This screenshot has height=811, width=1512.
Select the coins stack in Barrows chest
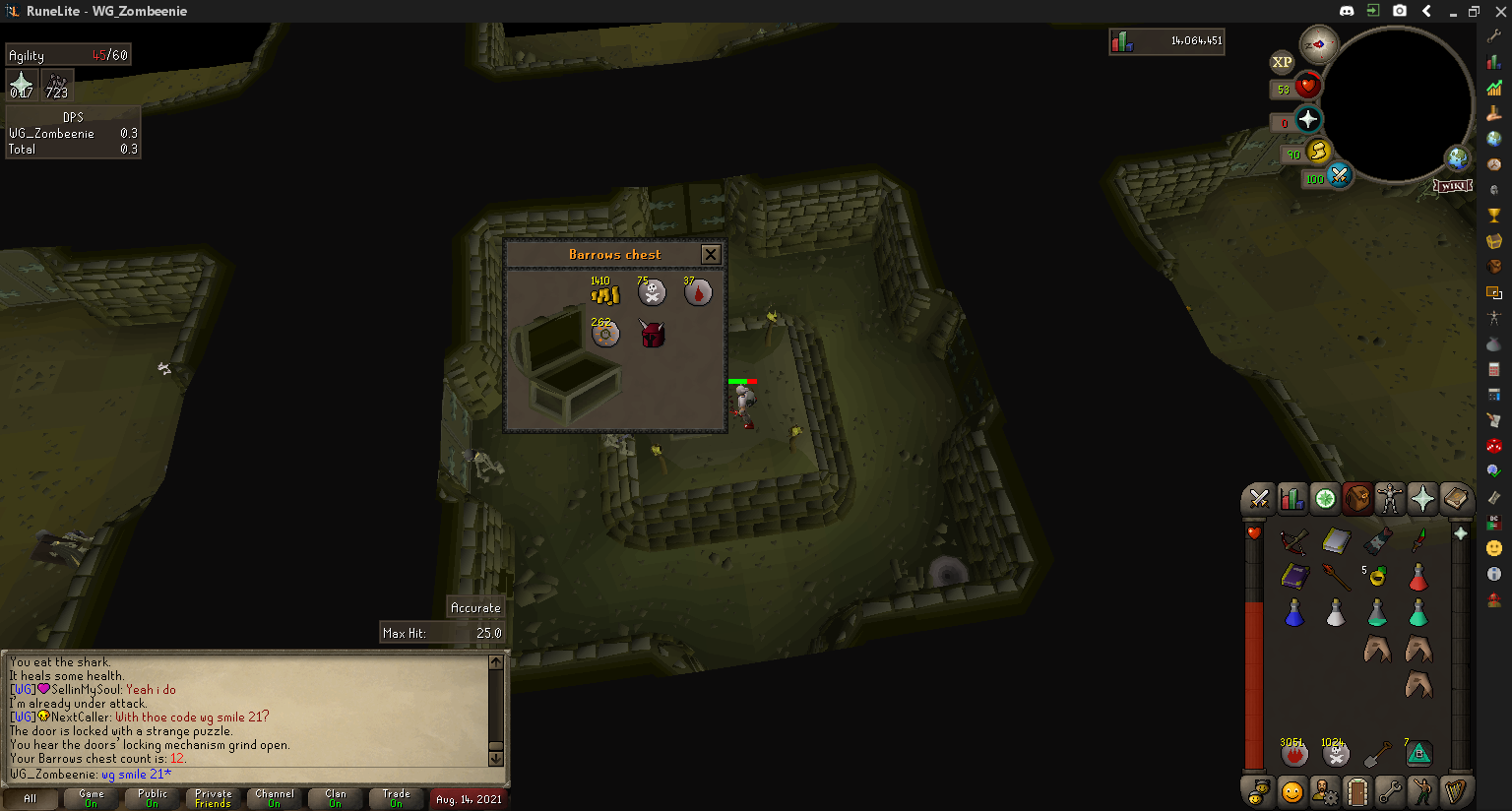pos(604,294)
